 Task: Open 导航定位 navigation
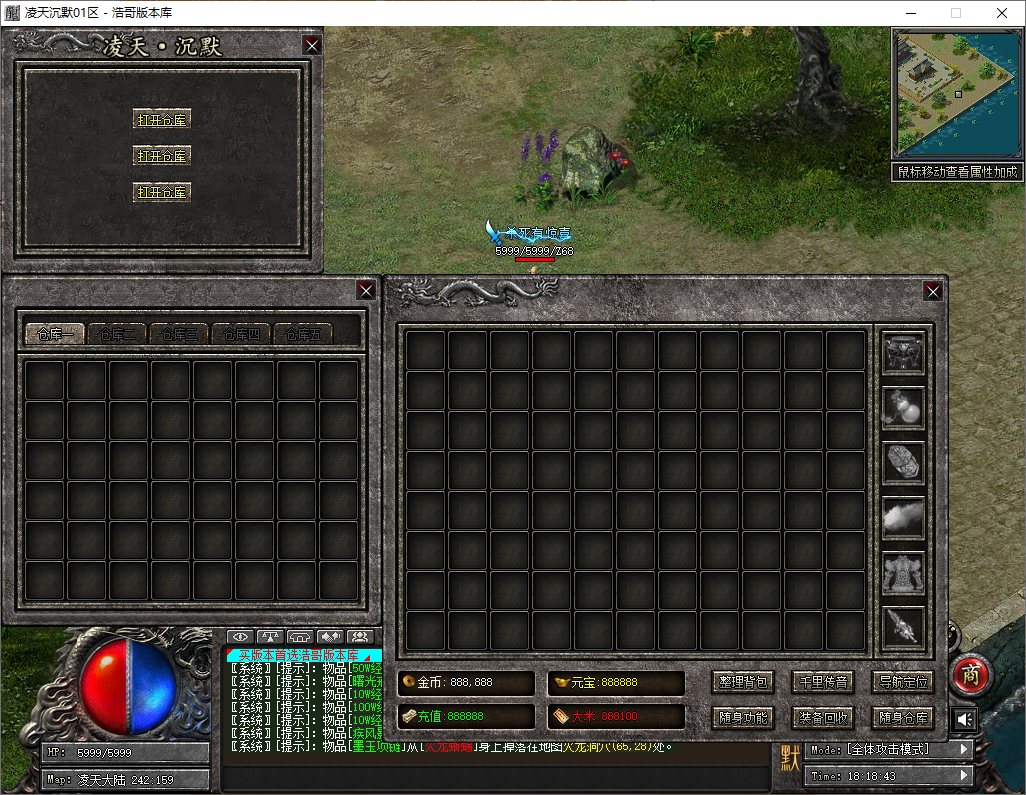click(x=903, y=682)
